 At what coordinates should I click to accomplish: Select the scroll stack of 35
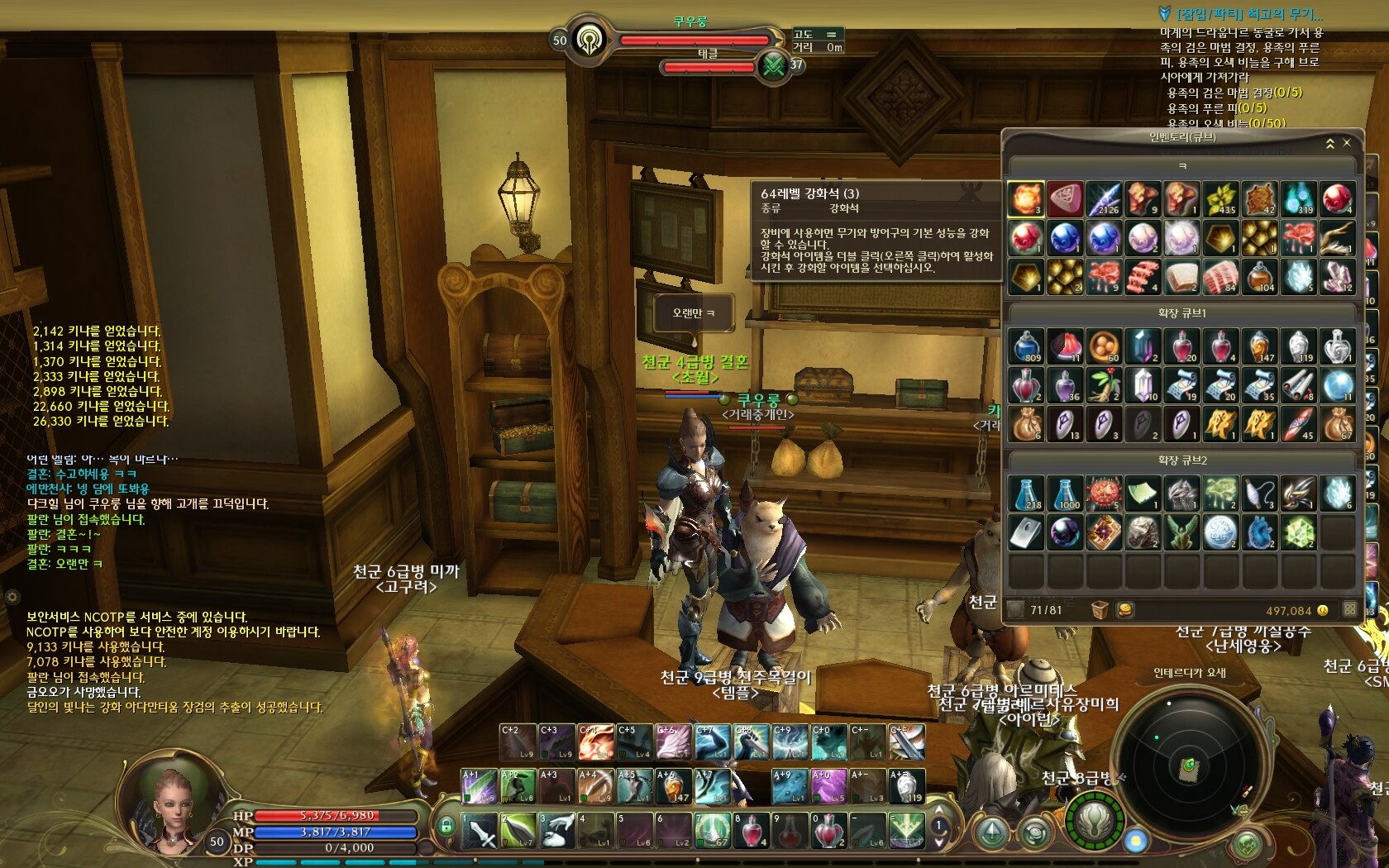[x=1259, y=384]
